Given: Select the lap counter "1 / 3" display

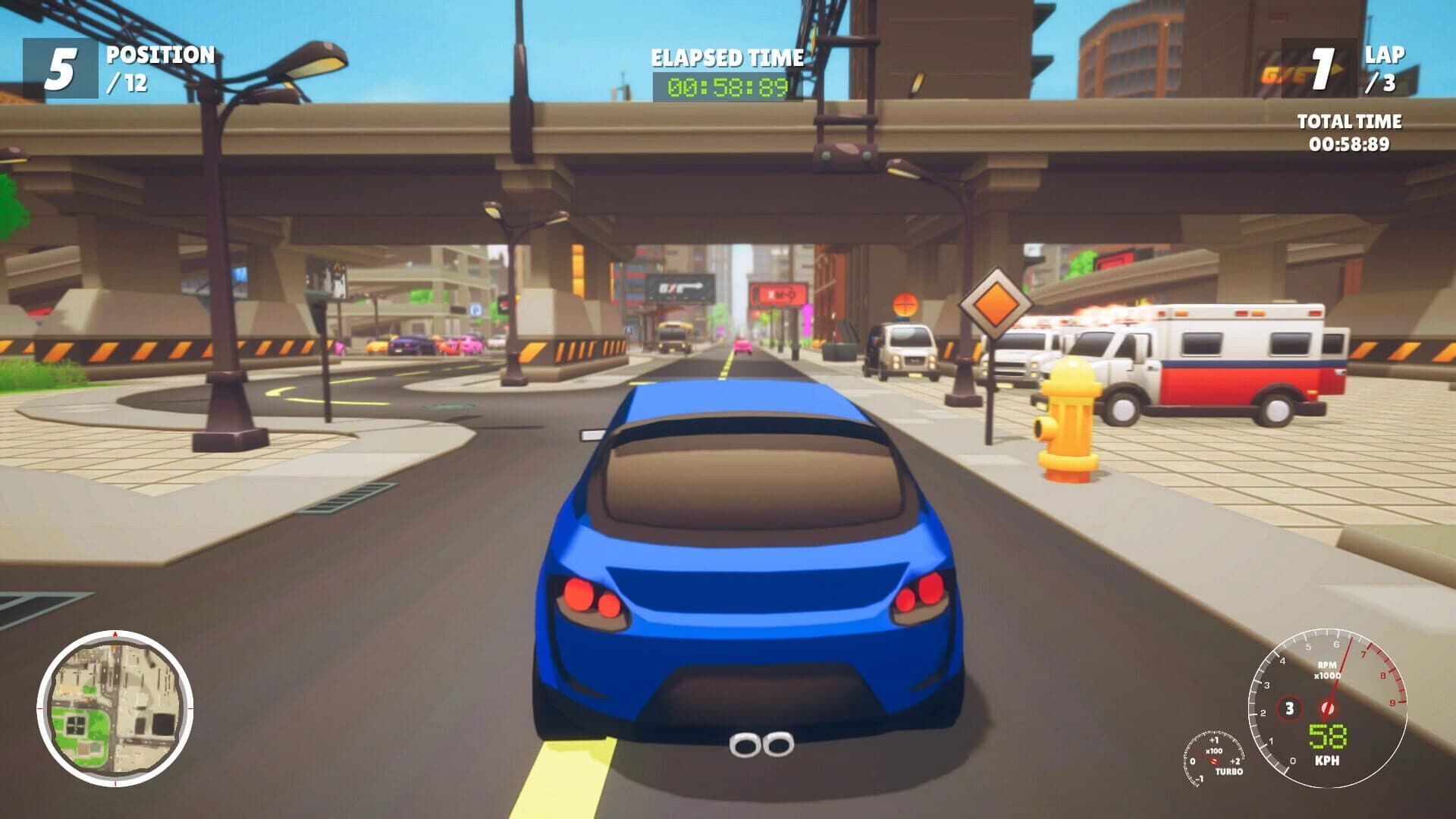Looking at the screenshot, I should coord(1351,70).
